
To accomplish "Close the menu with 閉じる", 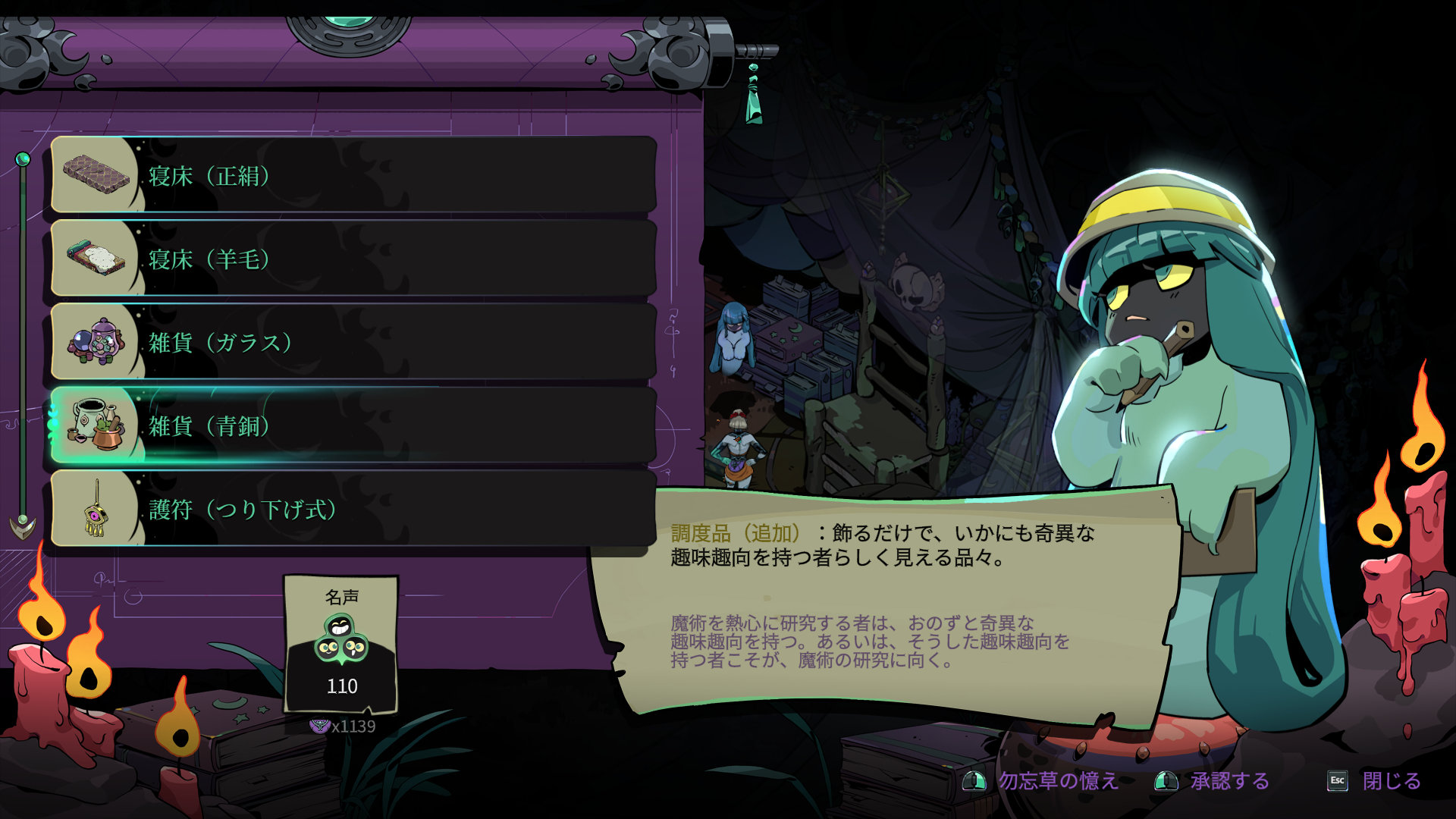I will coord(1376,781).
